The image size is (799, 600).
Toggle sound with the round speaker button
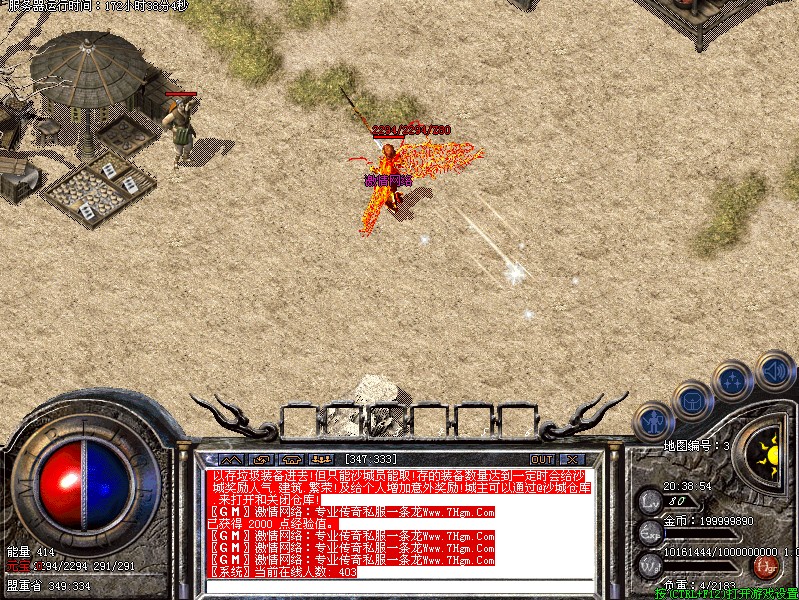774,369
